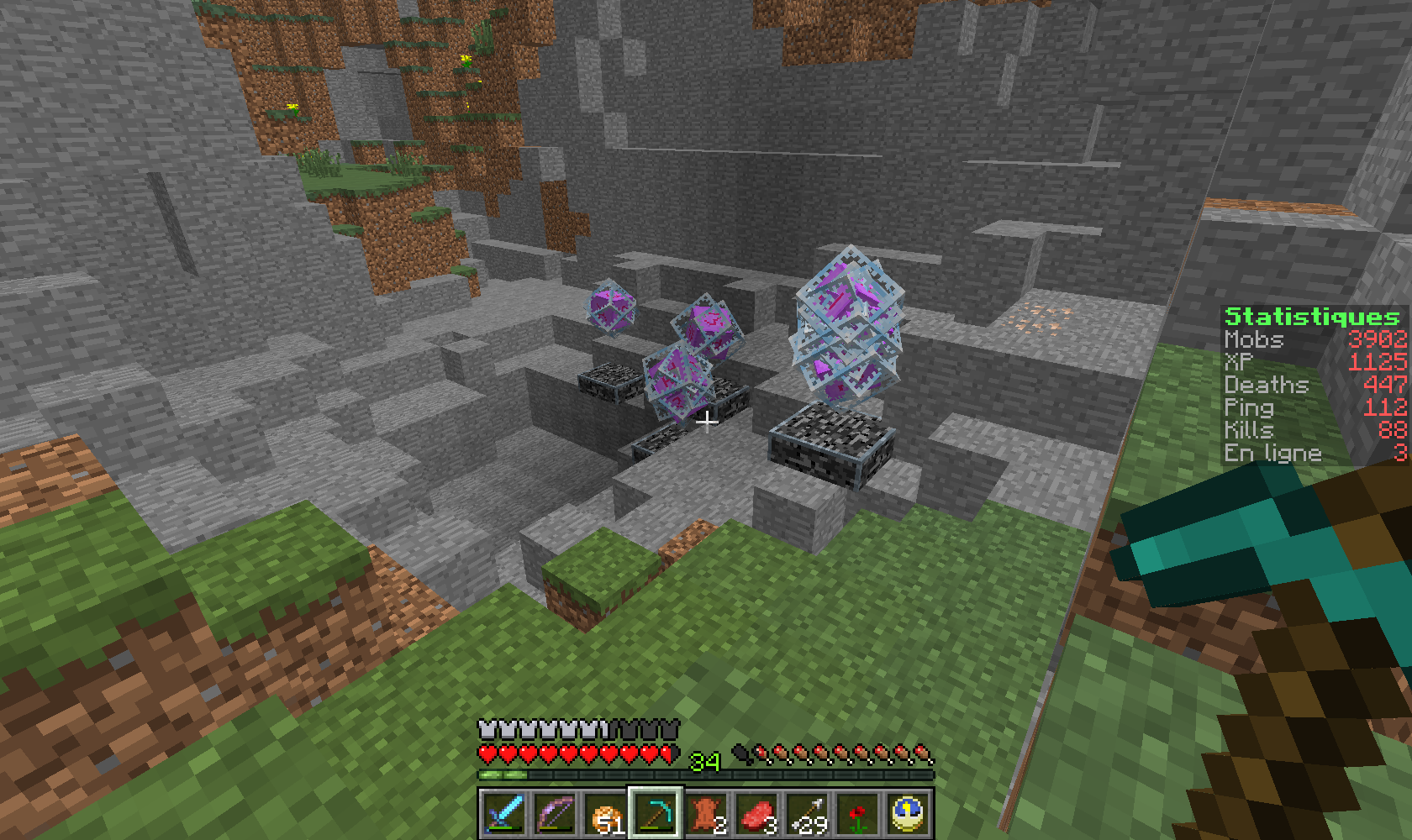This screenshot has height=840, width=1412.
Task: Select the clock item slot
Action: click(908, 813)
